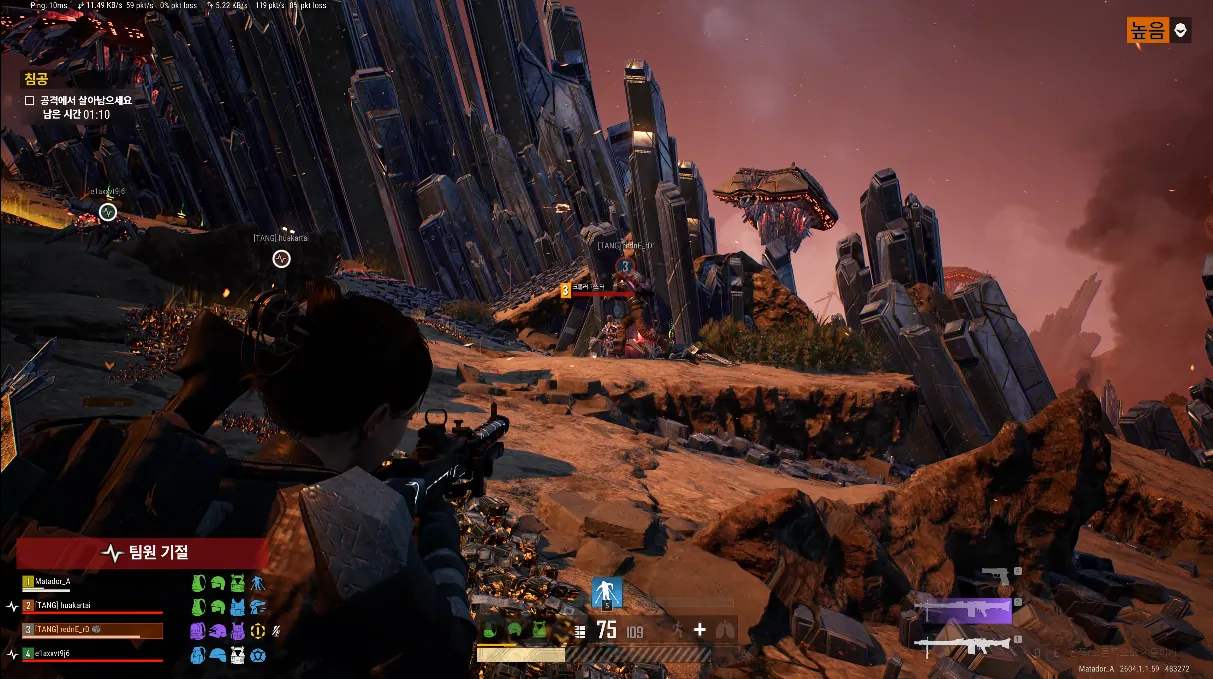Click the downed marker for huakartai
This screenshot has height=679, width=1213.
coord(281,259)
